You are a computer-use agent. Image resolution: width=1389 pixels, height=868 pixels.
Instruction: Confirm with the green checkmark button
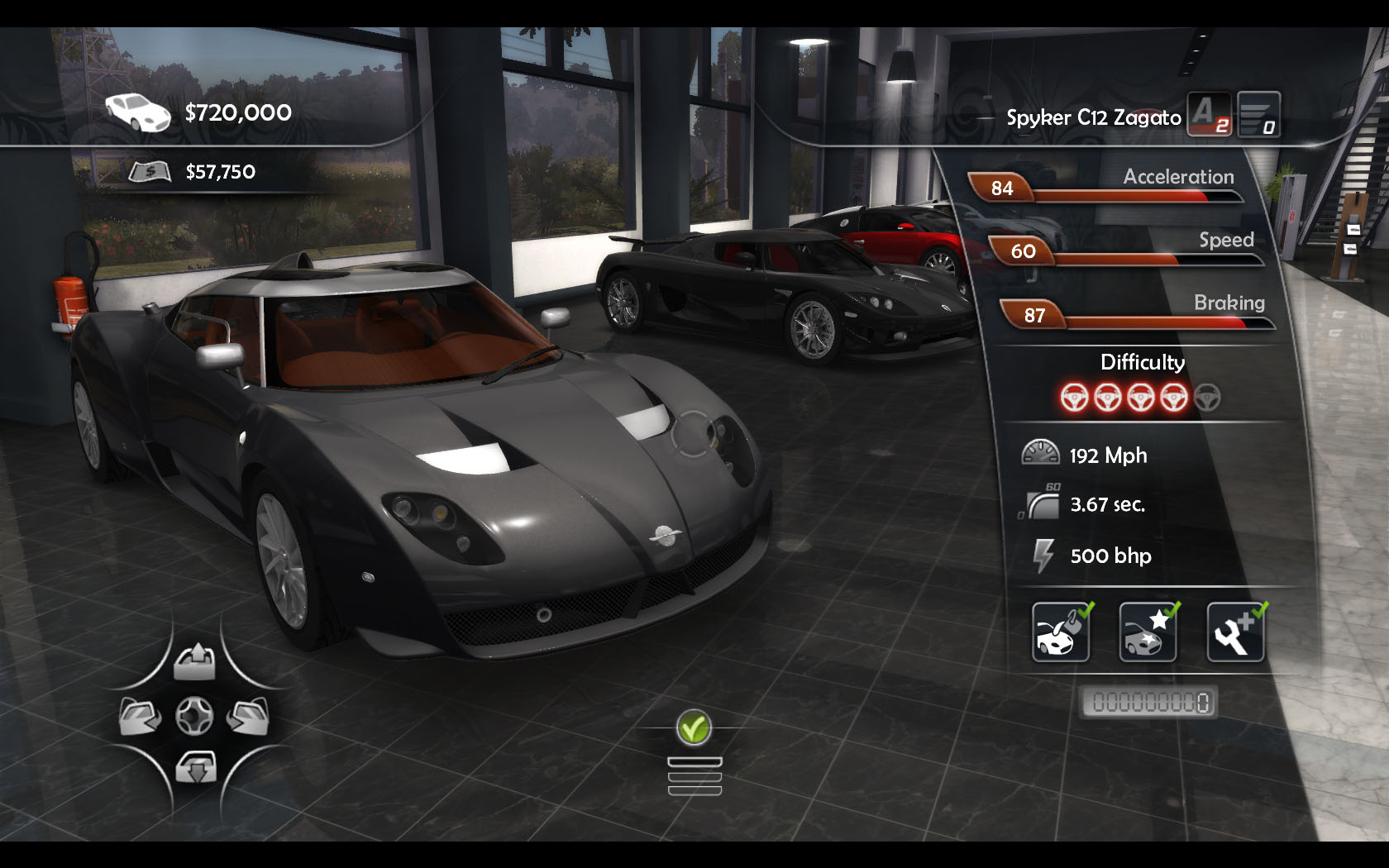coord(694,728)
